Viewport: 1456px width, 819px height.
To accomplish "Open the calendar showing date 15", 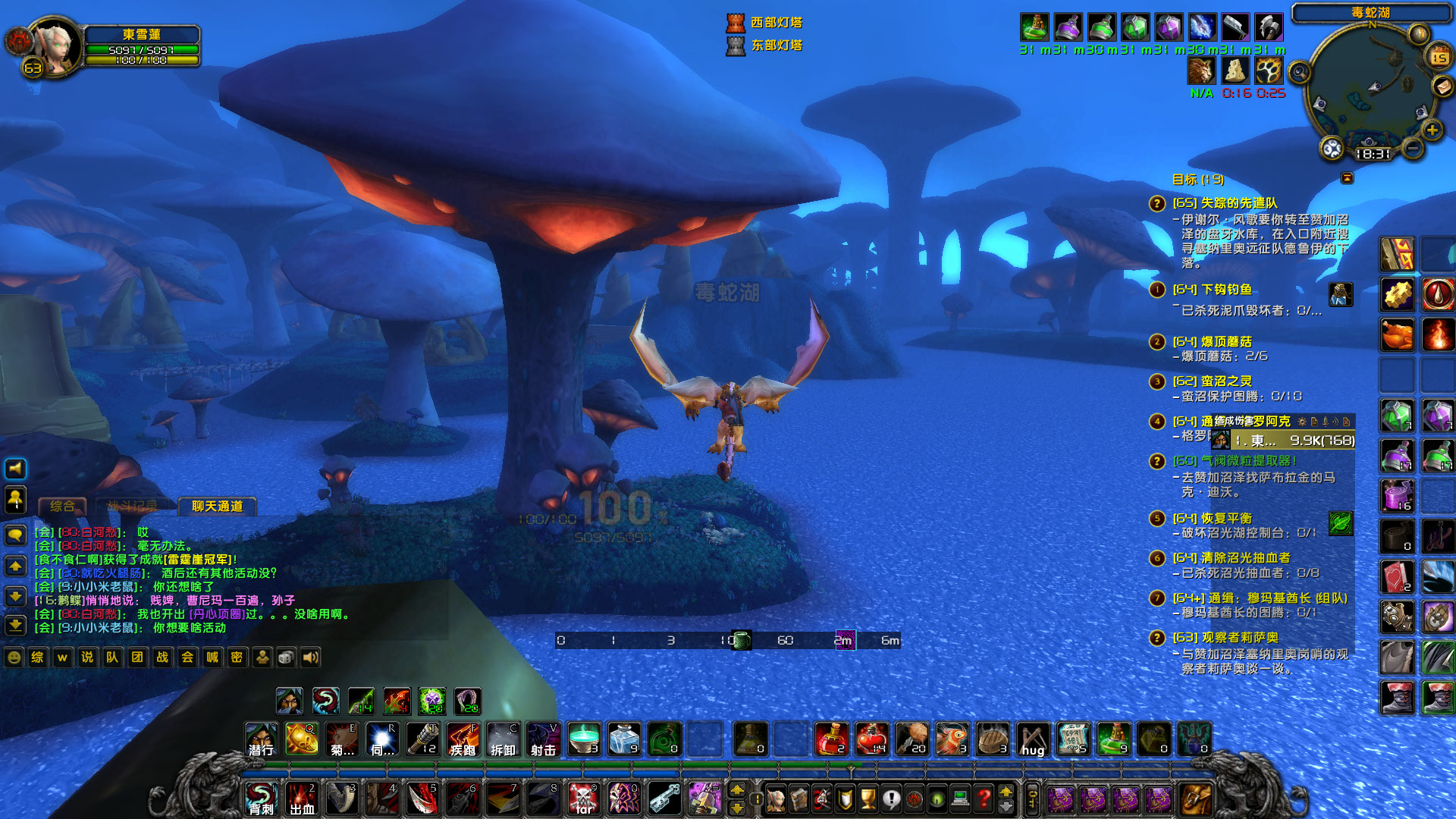I will coord(1439,57).
